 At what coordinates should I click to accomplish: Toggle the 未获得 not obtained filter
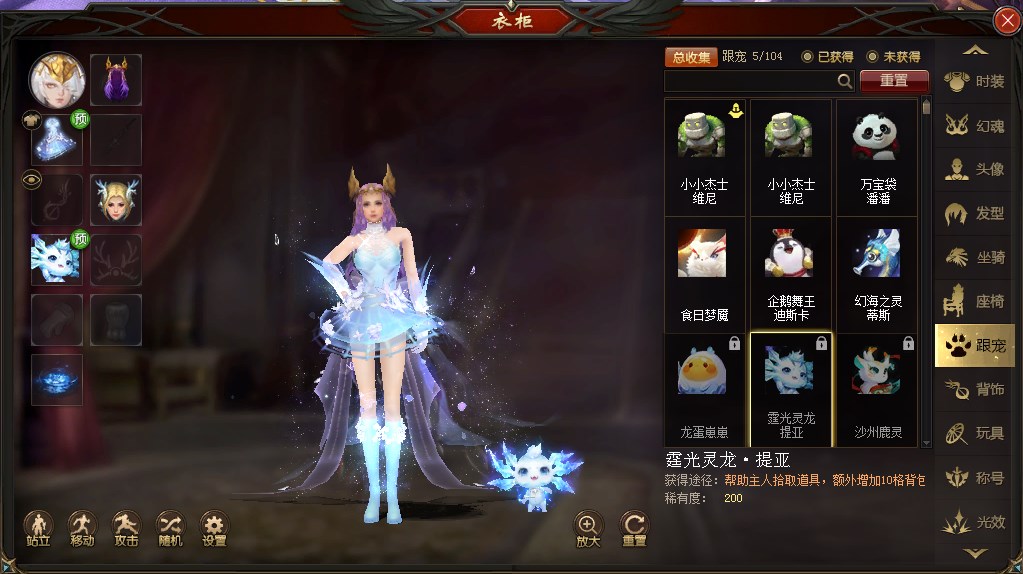(893, 57)
